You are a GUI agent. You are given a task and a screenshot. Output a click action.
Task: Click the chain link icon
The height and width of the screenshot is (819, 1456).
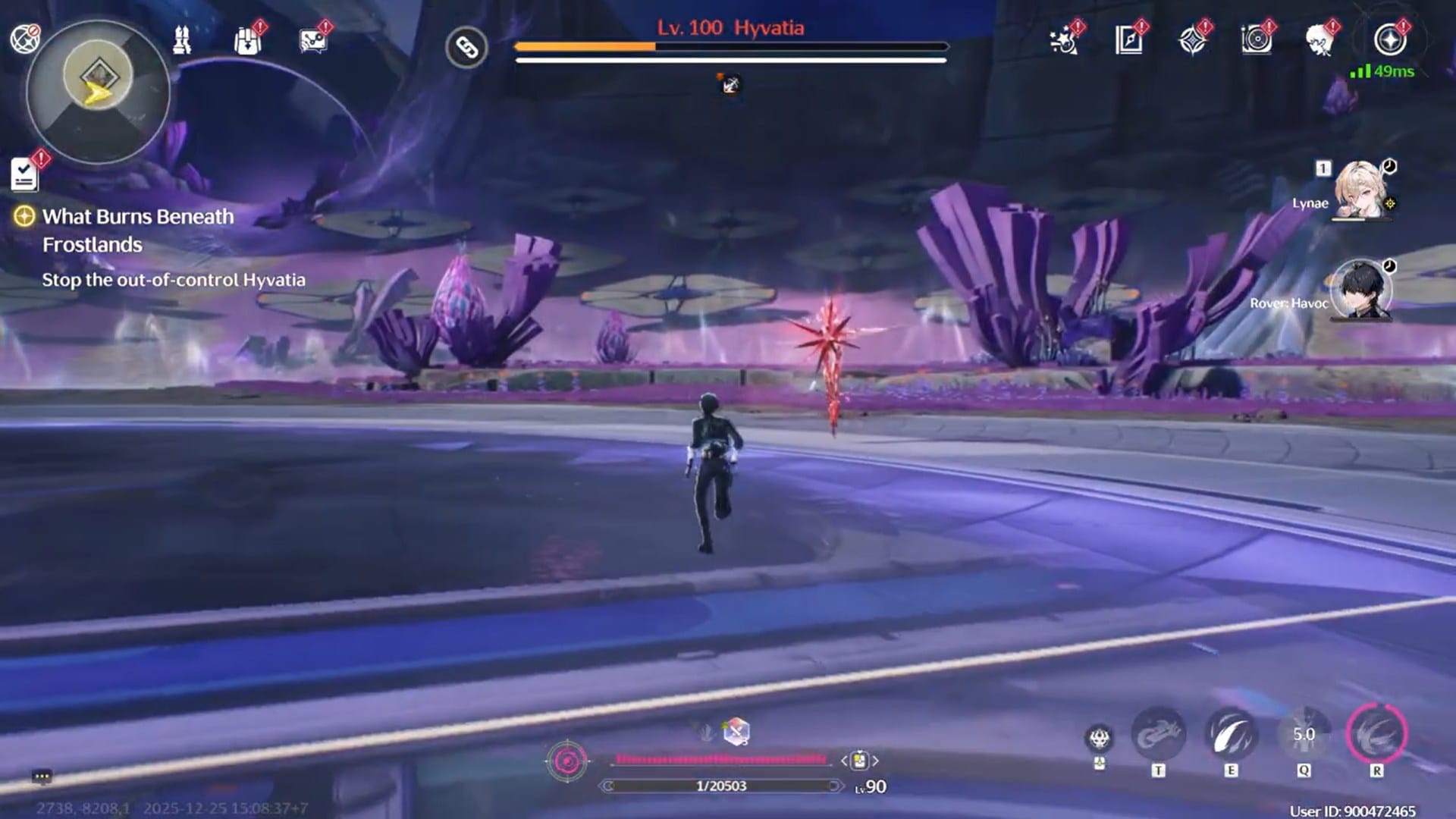coord(466,48)
